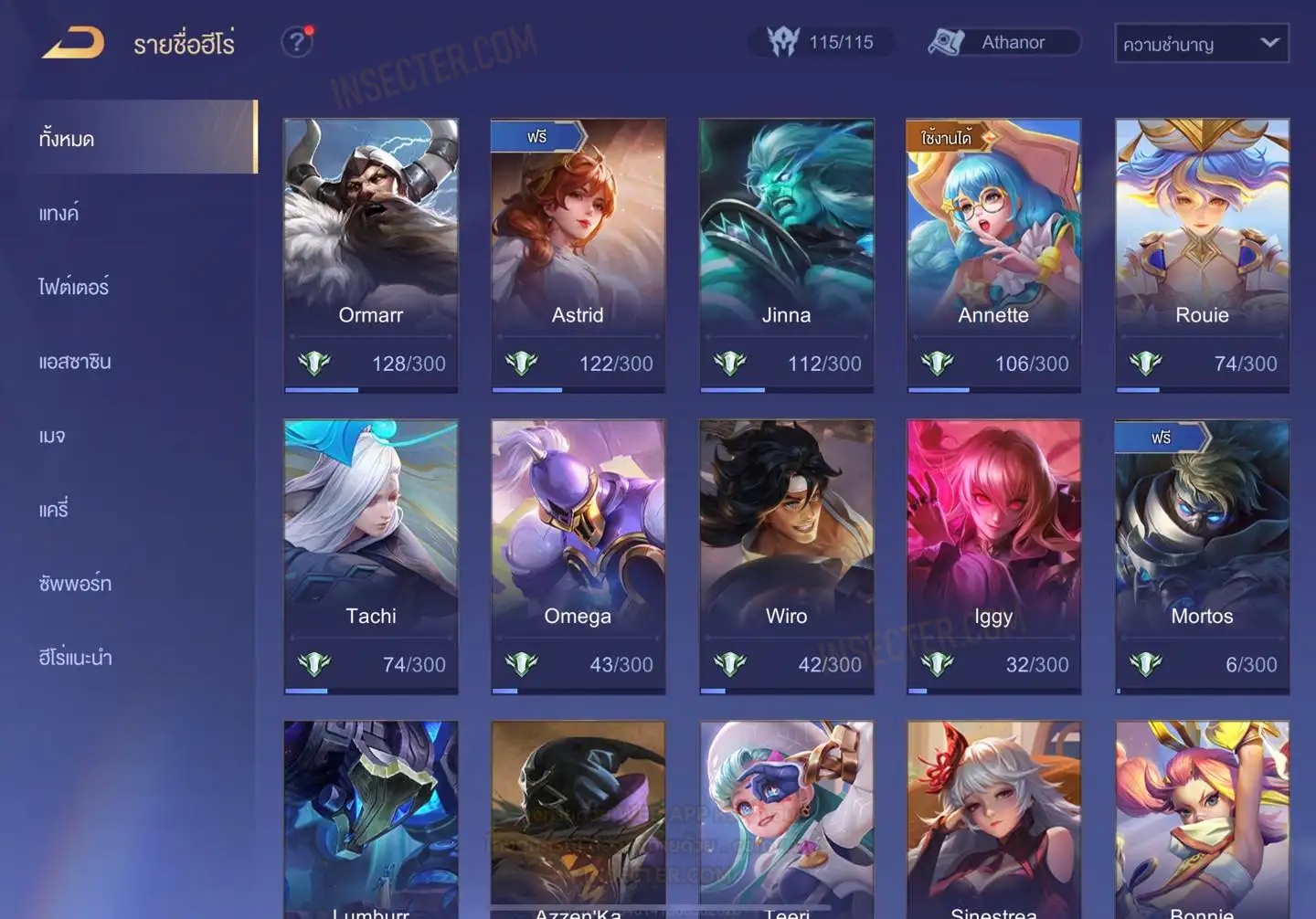Show the แอสซาซิน hero category

coord(75,361)
